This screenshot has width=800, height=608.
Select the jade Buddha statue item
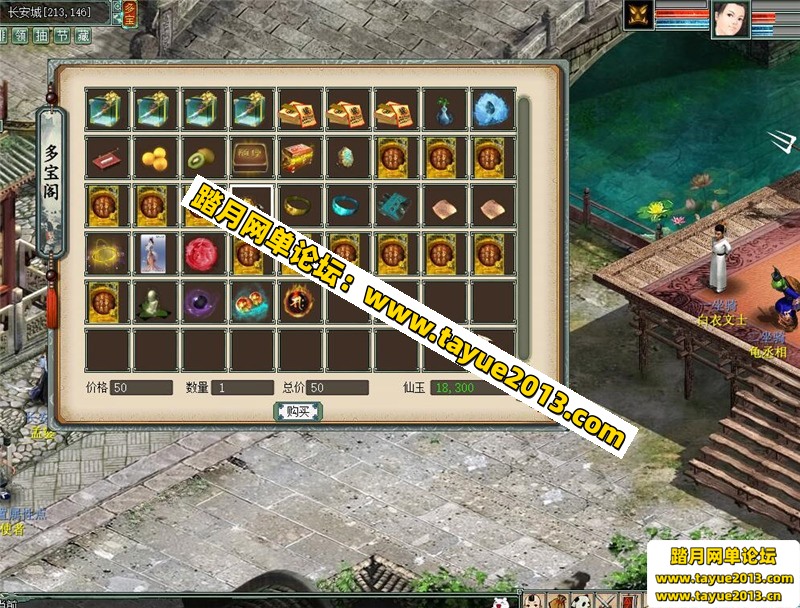pos(153,302)
